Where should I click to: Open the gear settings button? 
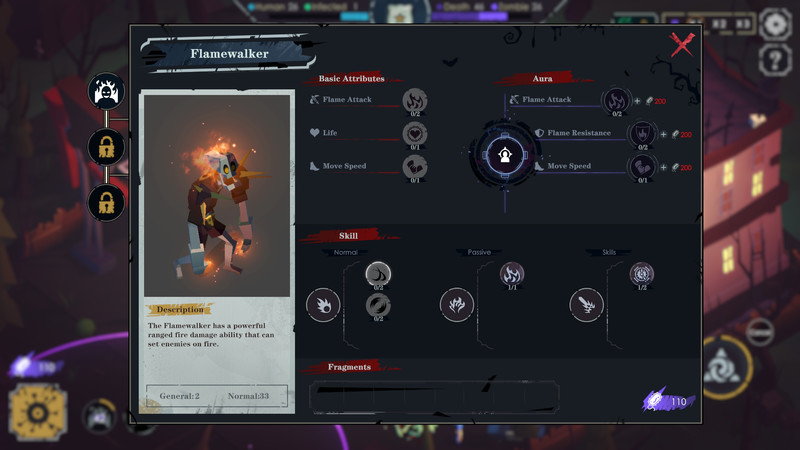775,24
